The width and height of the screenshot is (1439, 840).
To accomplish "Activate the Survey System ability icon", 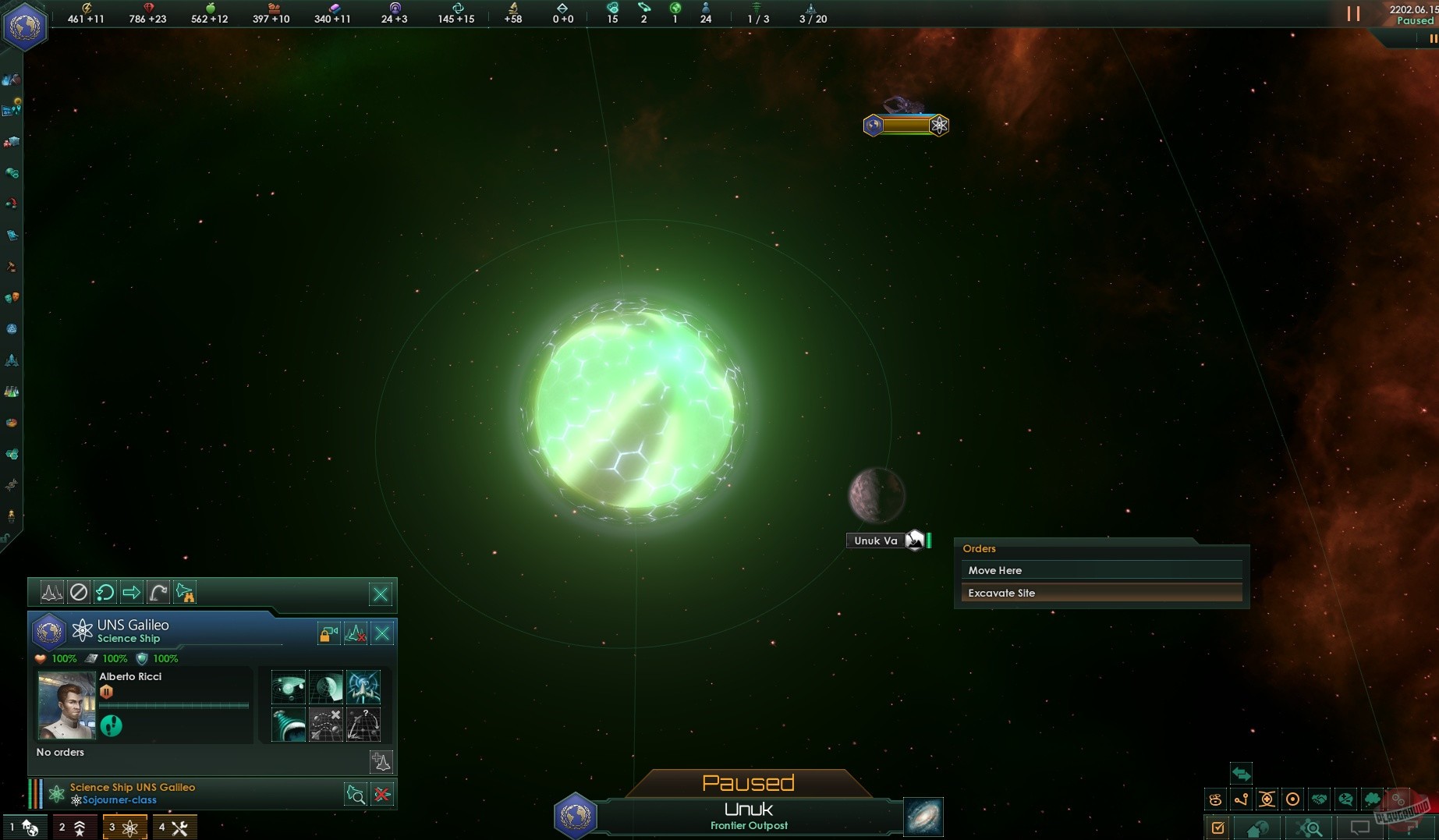I will click(x=288, y=687).
